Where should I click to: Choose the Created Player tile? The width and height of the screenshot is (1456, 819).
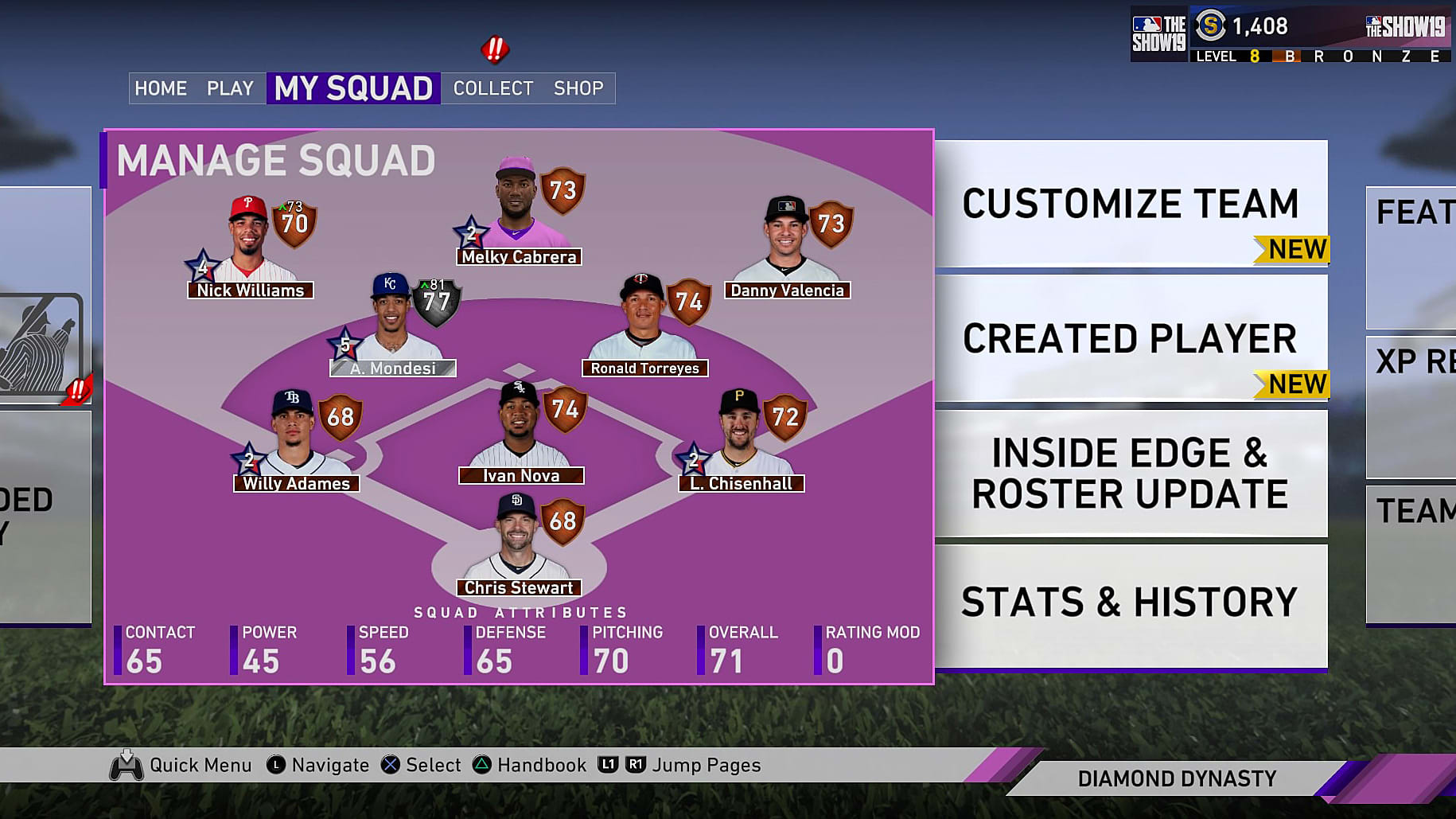1131,338
